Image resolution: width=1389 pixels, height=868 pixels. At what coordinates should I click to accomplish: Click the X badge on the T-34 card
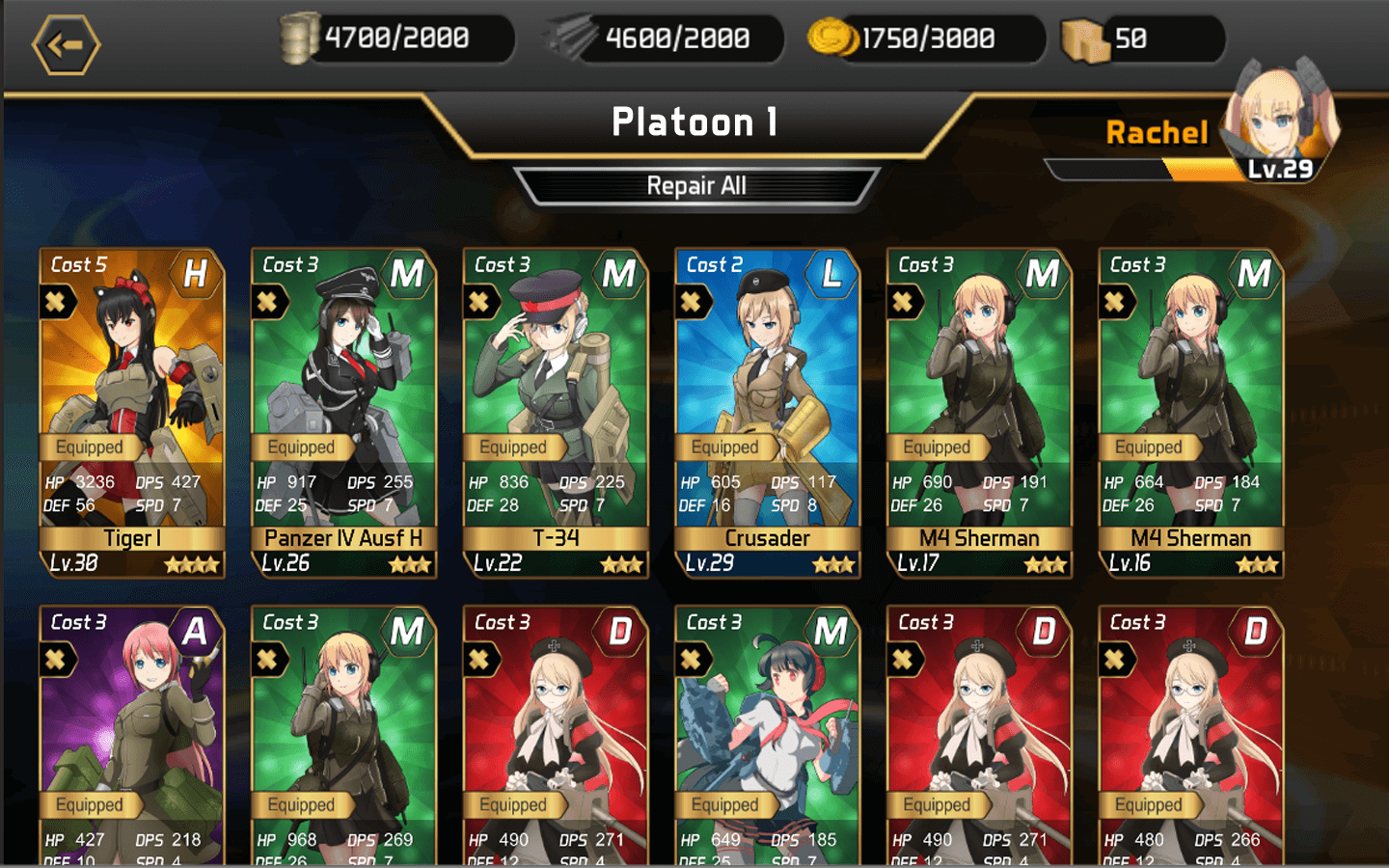tap(479, 302)
